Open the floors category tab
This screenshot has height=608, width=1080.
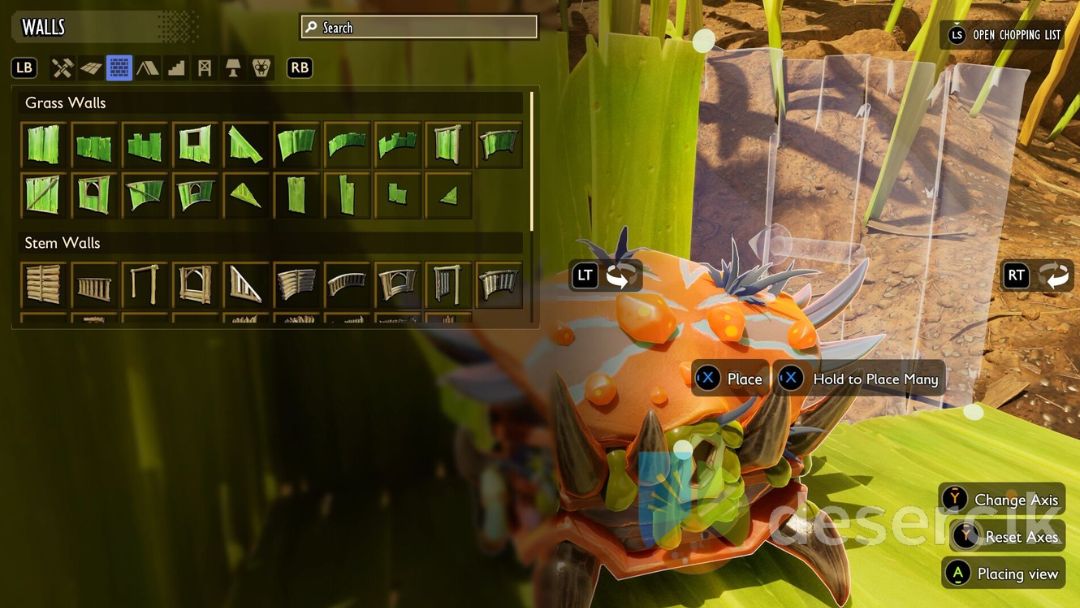point(91,68)
